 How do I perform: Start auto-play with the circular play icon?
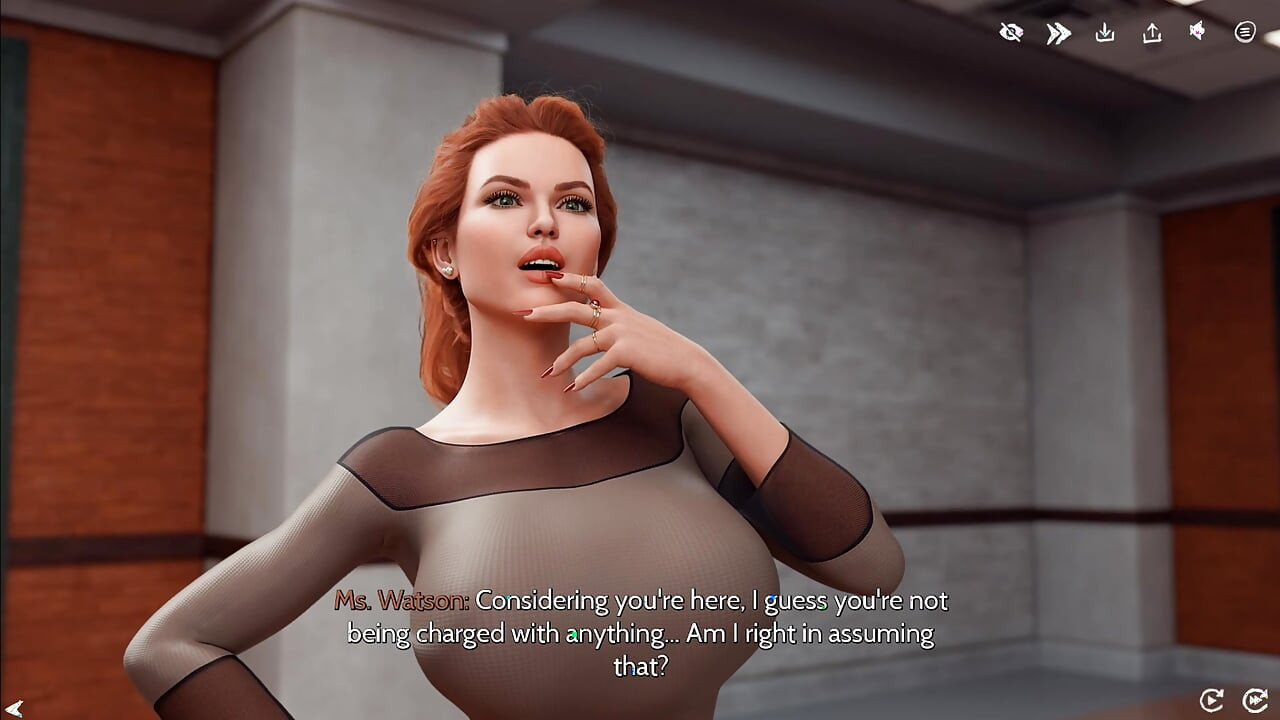pos(1211,700)
